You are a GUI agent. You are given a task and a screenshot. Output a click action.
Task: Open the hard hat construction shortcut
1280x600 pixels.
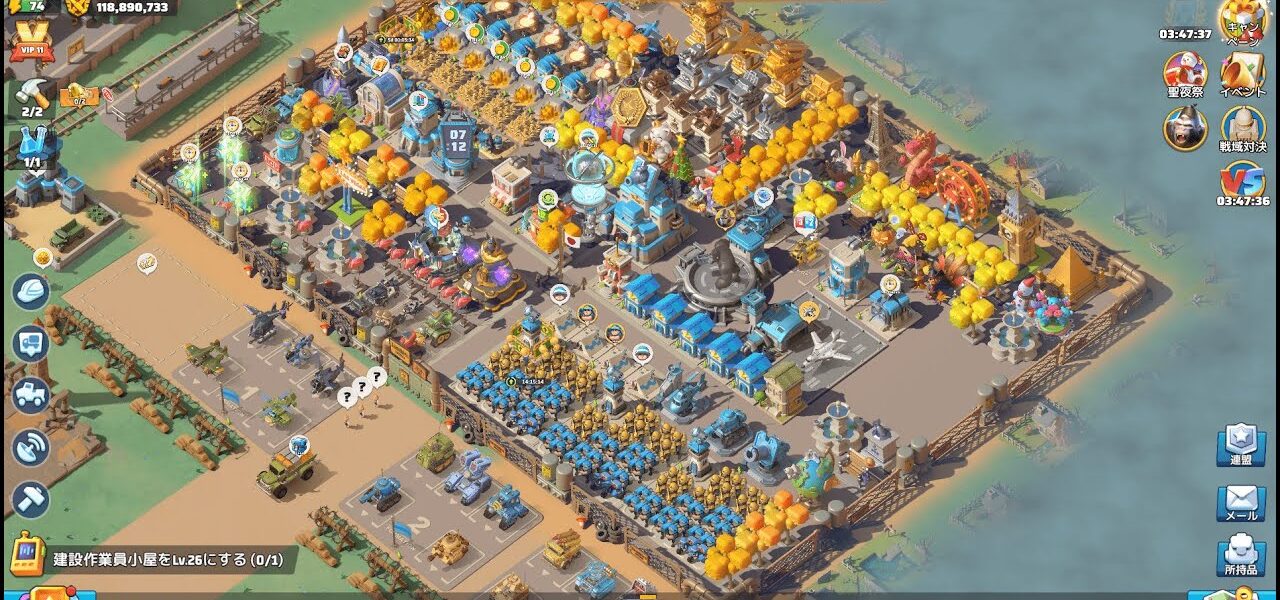pos(31,292)
